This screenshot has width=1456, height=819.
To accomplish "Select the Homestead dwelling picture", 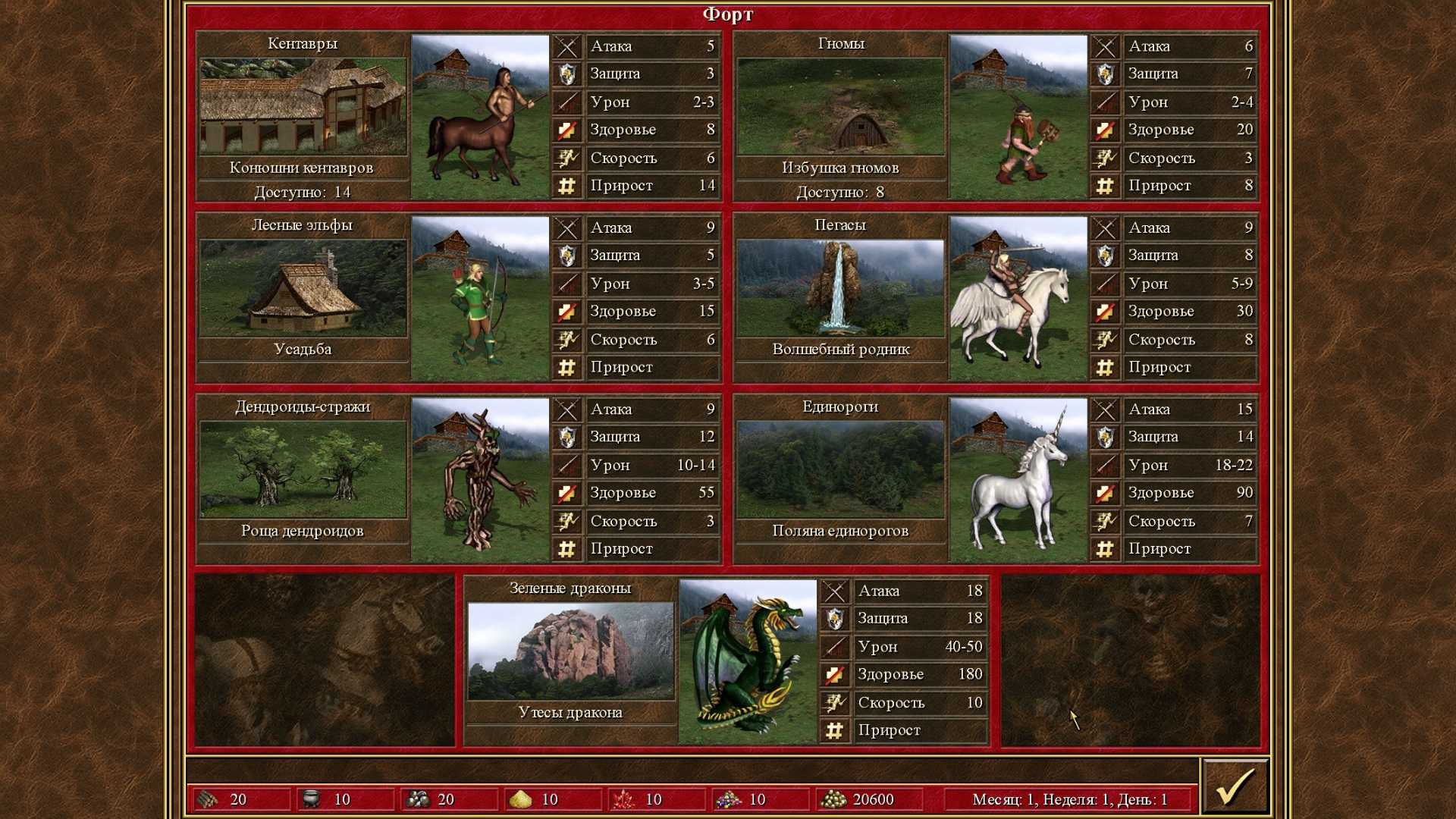I will tap(303, 288).
